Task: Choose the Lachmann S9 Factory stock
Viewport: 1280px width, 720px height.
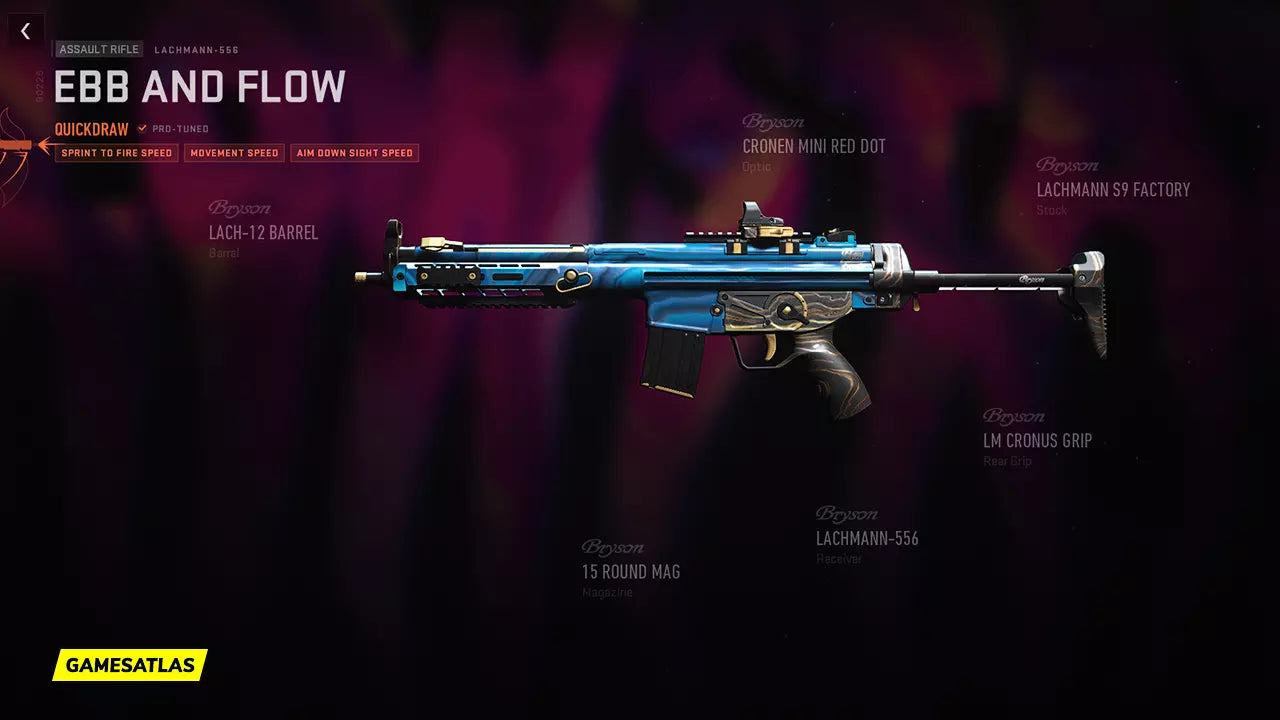Action: [1113, 189]
